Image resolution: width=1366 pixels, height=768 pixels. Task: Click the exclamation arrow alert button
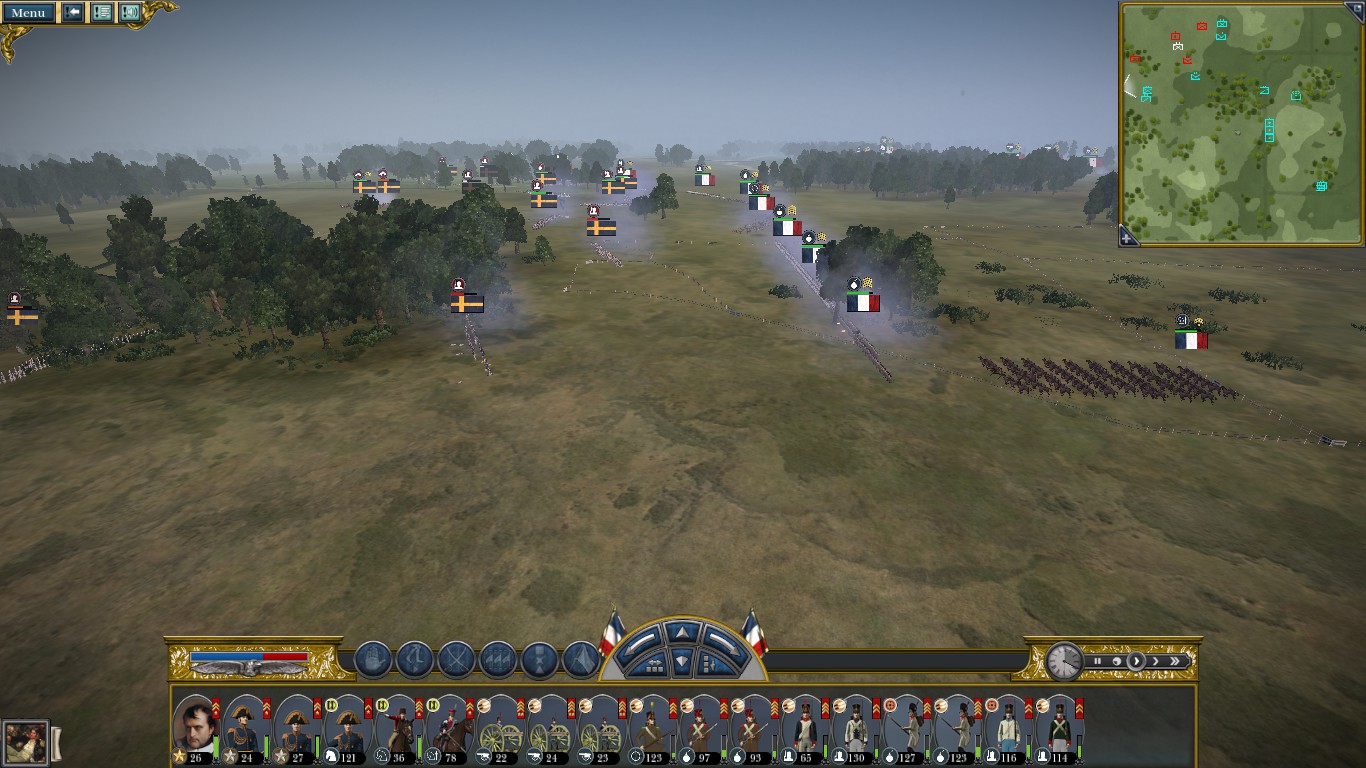pos(73,13)
